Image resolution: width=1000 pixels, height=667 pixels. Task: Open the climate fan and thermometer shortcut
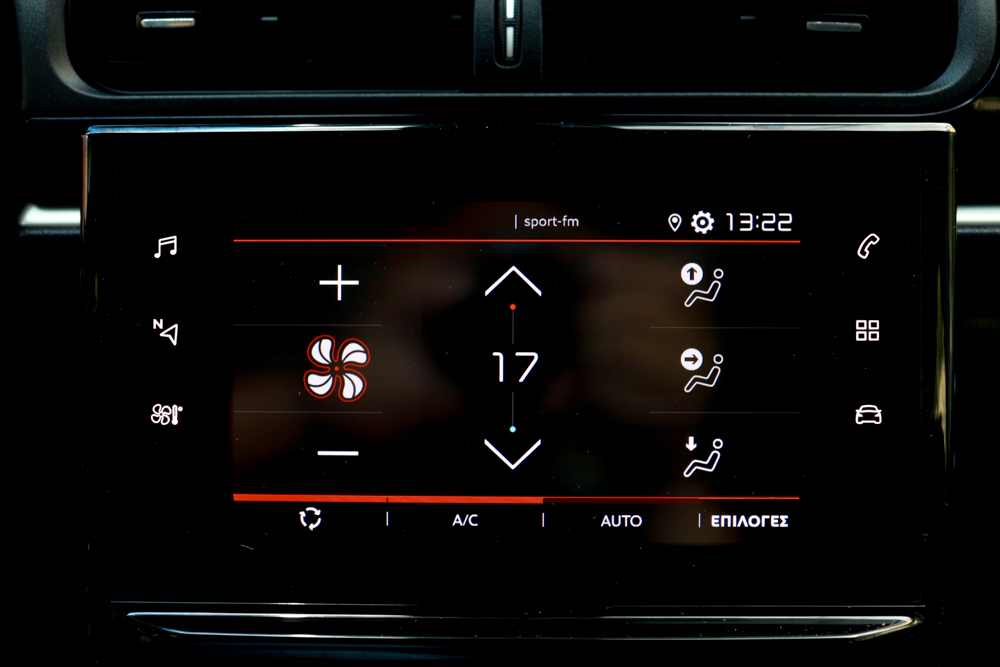coord(166,414)
